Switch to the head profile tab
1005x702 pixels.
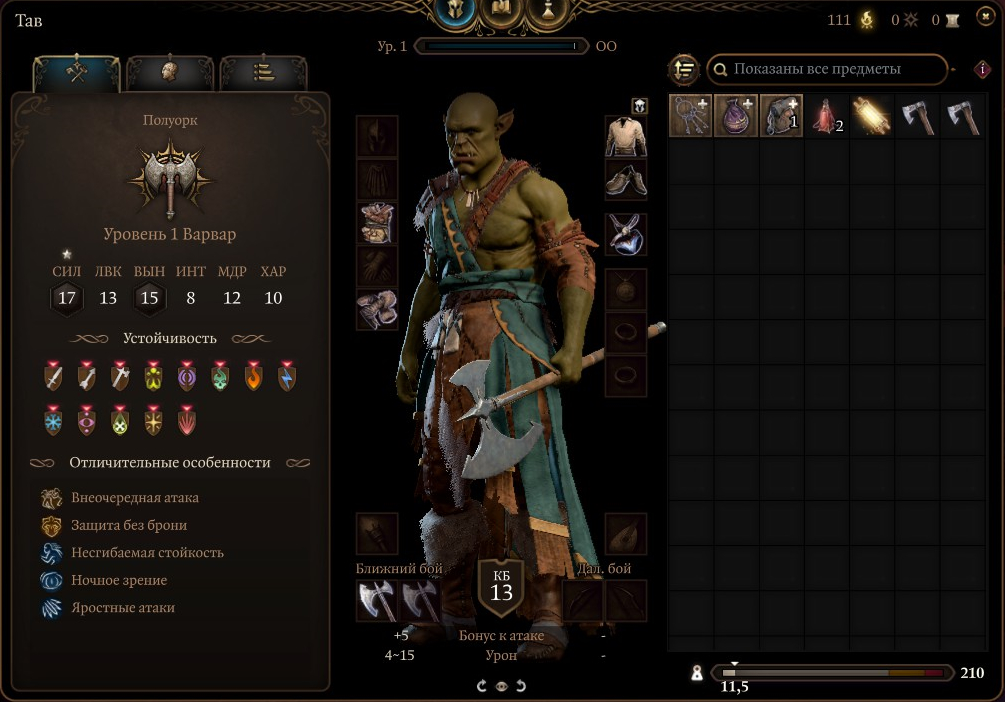tap(170, 73)
